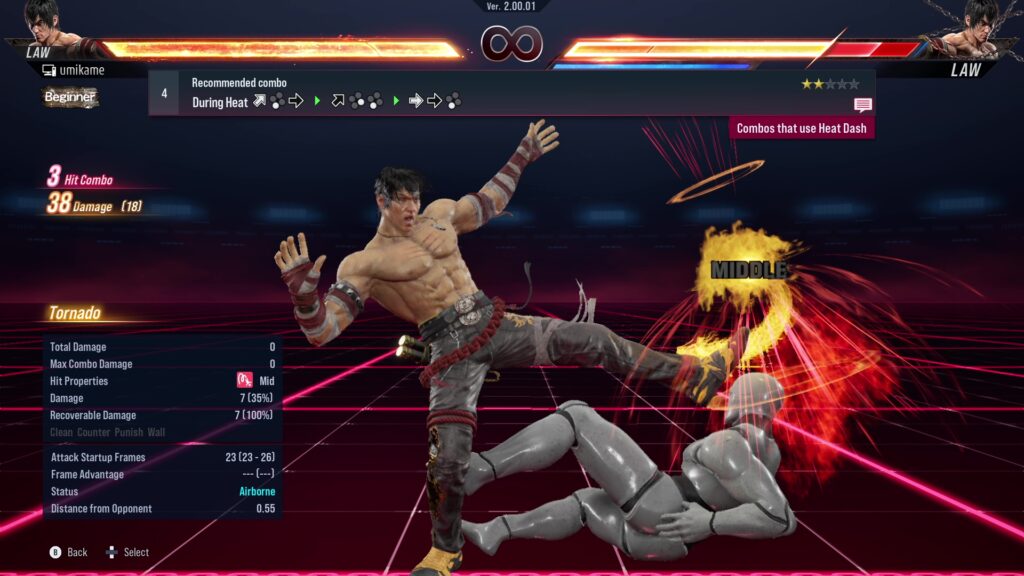Select the left Law player portrait

coord(44,24)
